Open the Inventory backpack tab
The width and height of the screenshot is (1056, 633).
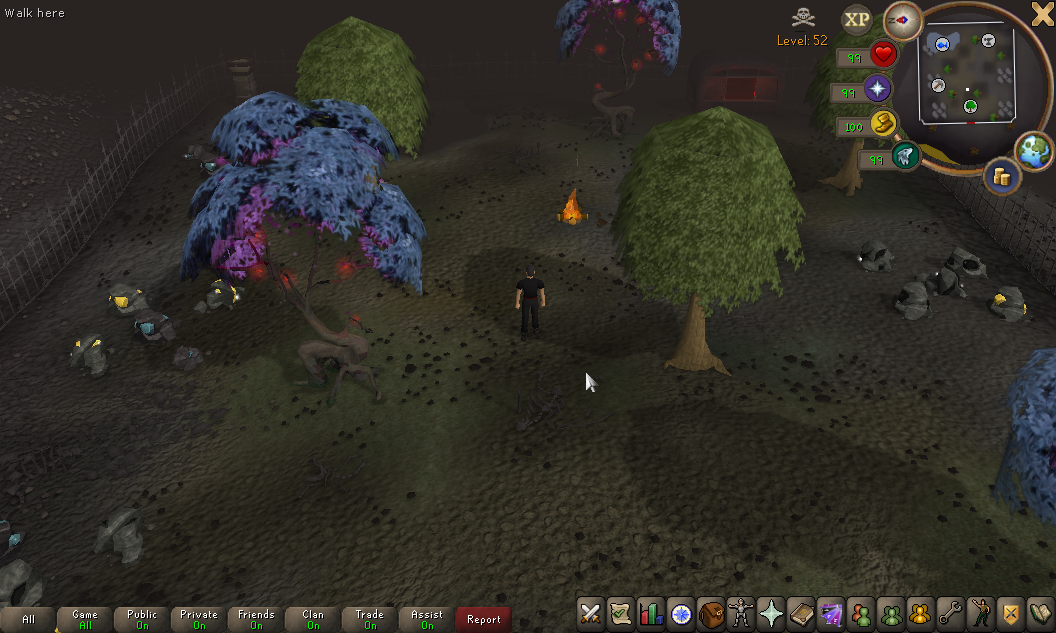pyautogui.click(x=711, y=612)
